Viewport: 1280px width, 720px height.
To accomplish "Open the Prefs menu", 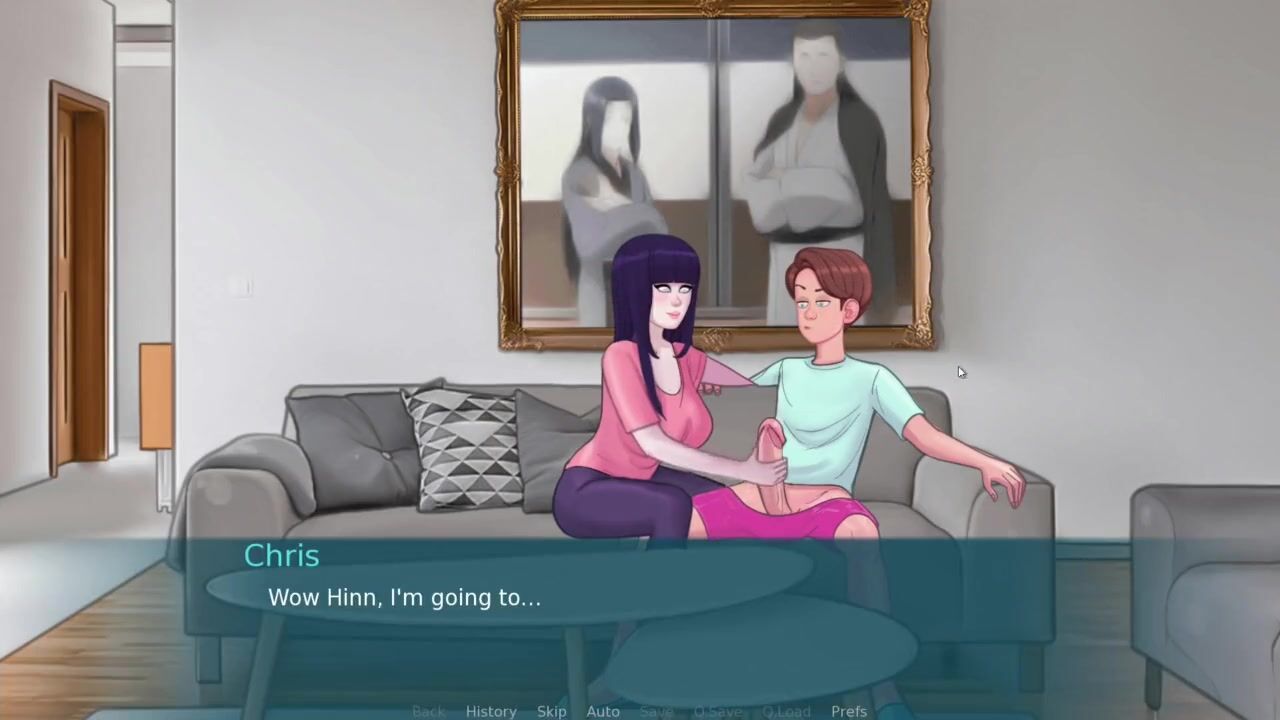I will click(849, 711).
